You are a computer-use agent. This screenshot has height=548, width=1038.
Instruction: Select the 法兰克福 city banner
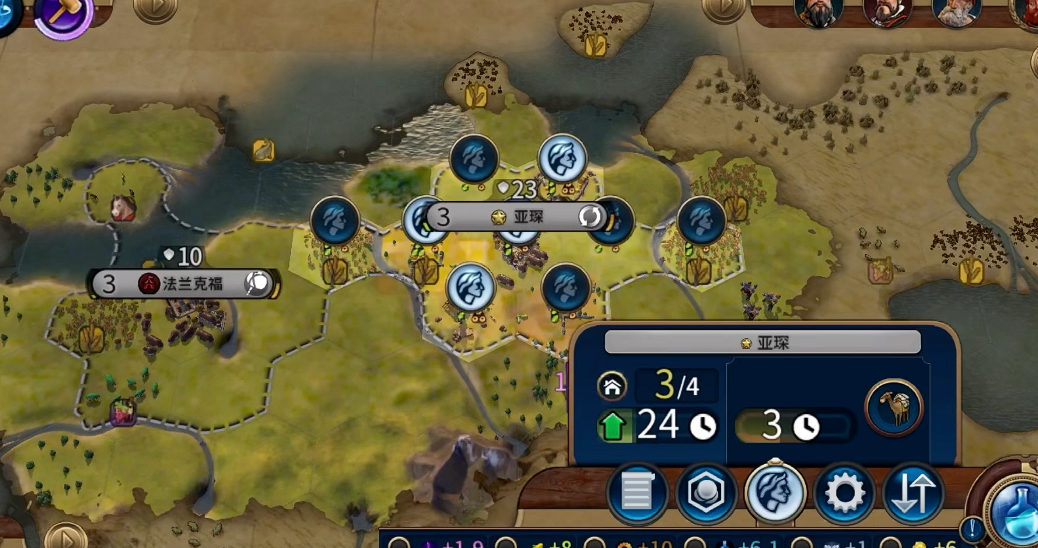tap(184, 283)
